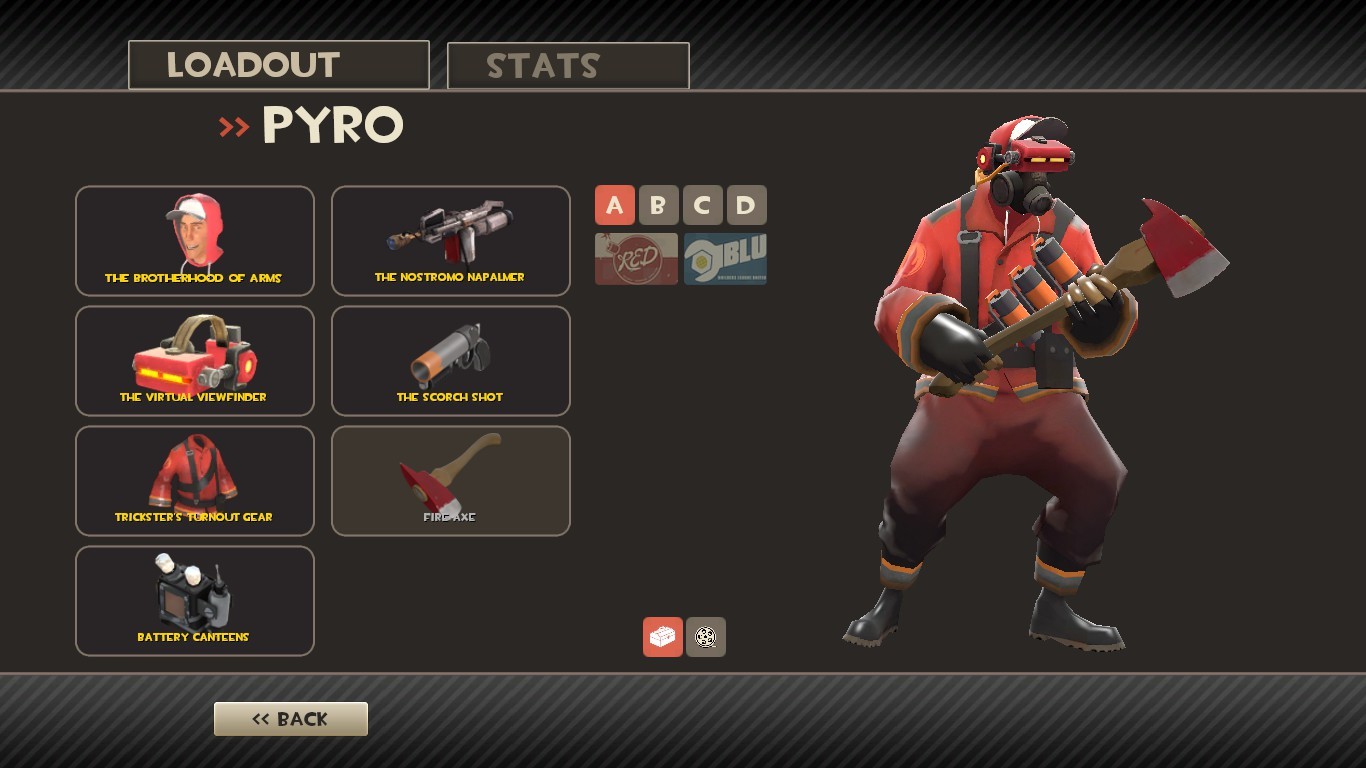Switch to the STATS tab
The height and width of the screenshot is (768, 1366).
coord(568,65)
